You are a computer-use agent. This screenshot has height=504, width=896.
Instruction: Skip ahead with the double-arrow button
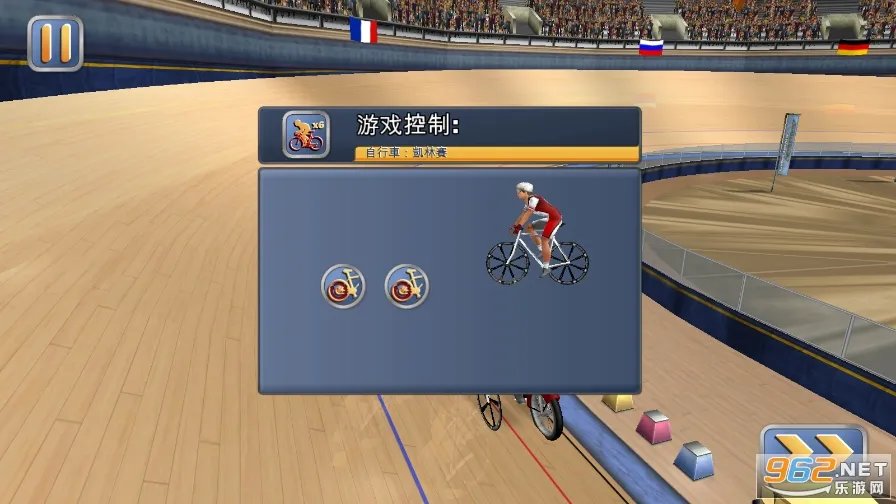coord(812,452)
